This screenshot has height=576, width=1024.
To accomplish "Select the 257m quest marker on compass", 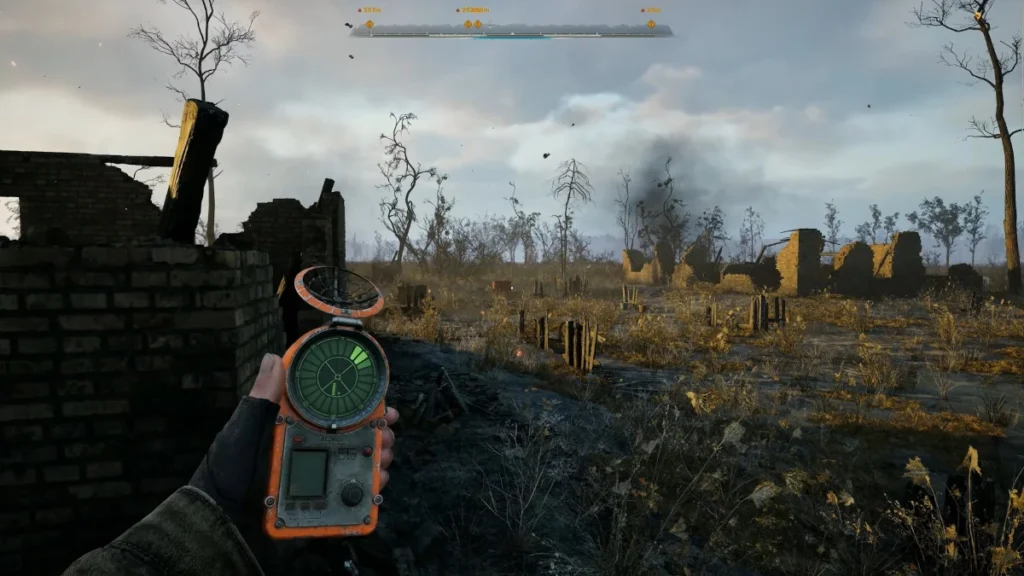I will tap(369, 24).
